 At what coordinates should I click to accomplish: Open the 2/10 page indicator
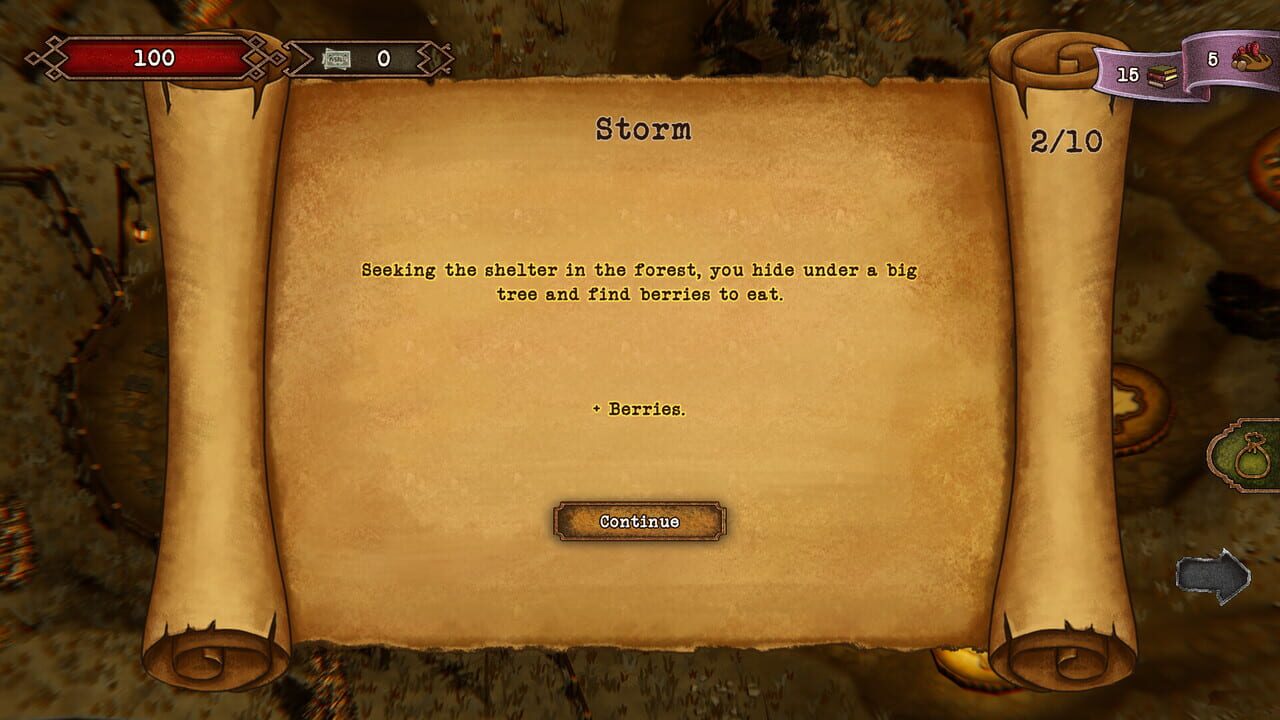1065,143
